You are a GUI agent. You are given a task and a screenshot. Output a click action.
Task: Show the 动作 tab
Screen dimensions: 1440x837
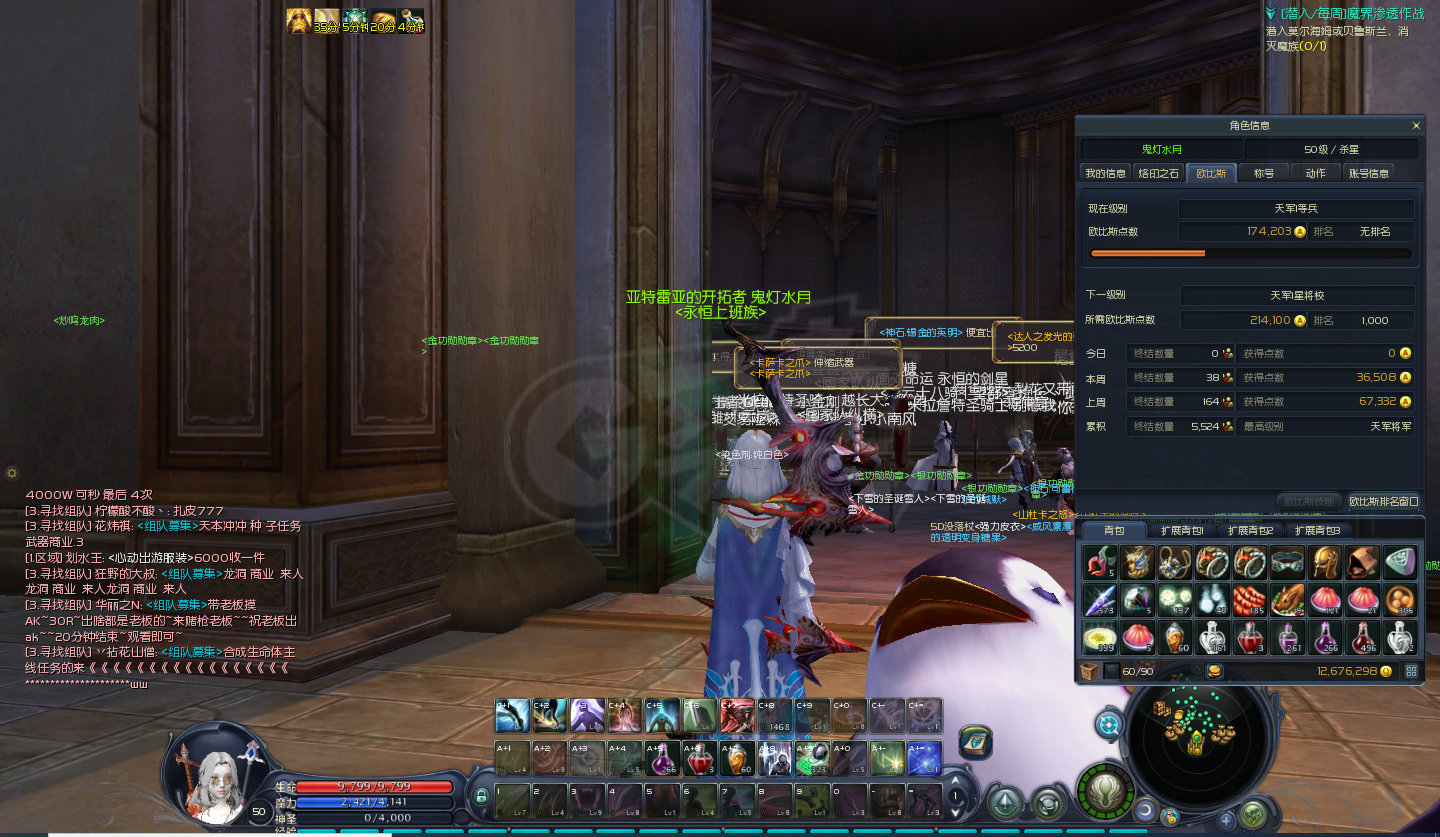coord(1316,173)
